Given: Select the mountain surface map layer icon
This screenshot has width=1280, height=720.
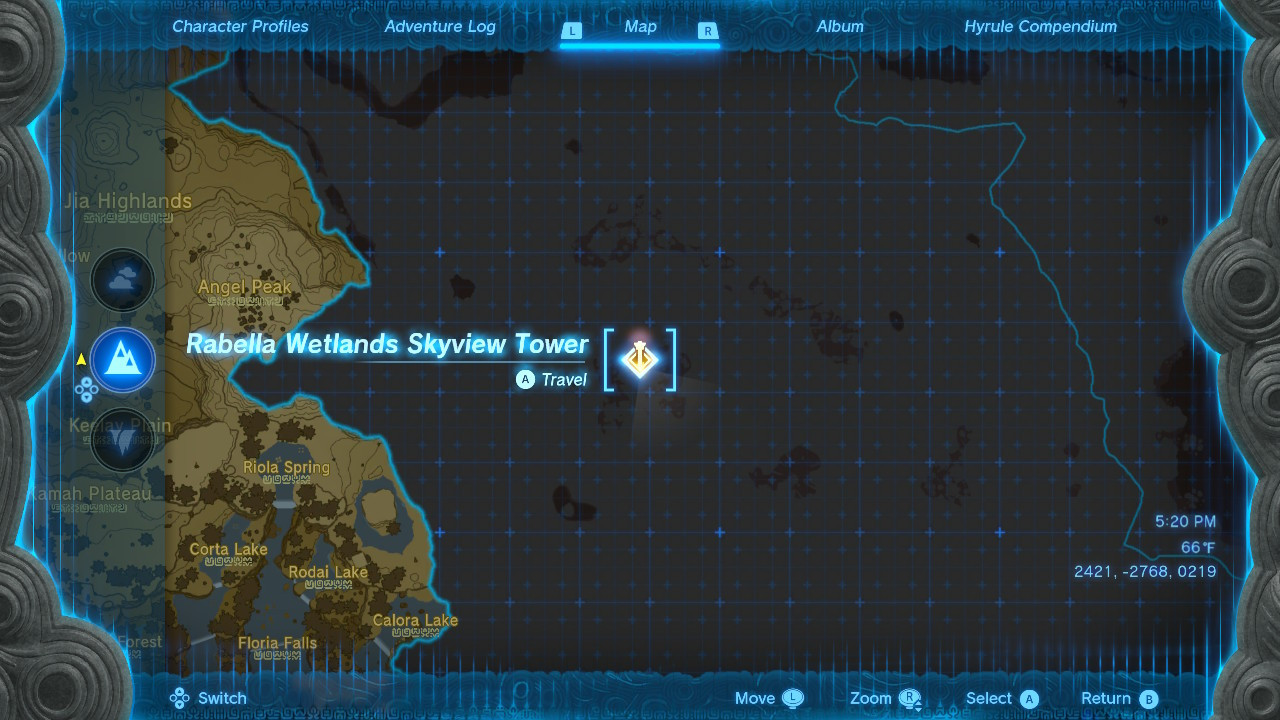Looking at the screenshot, I should click(122, 360).
